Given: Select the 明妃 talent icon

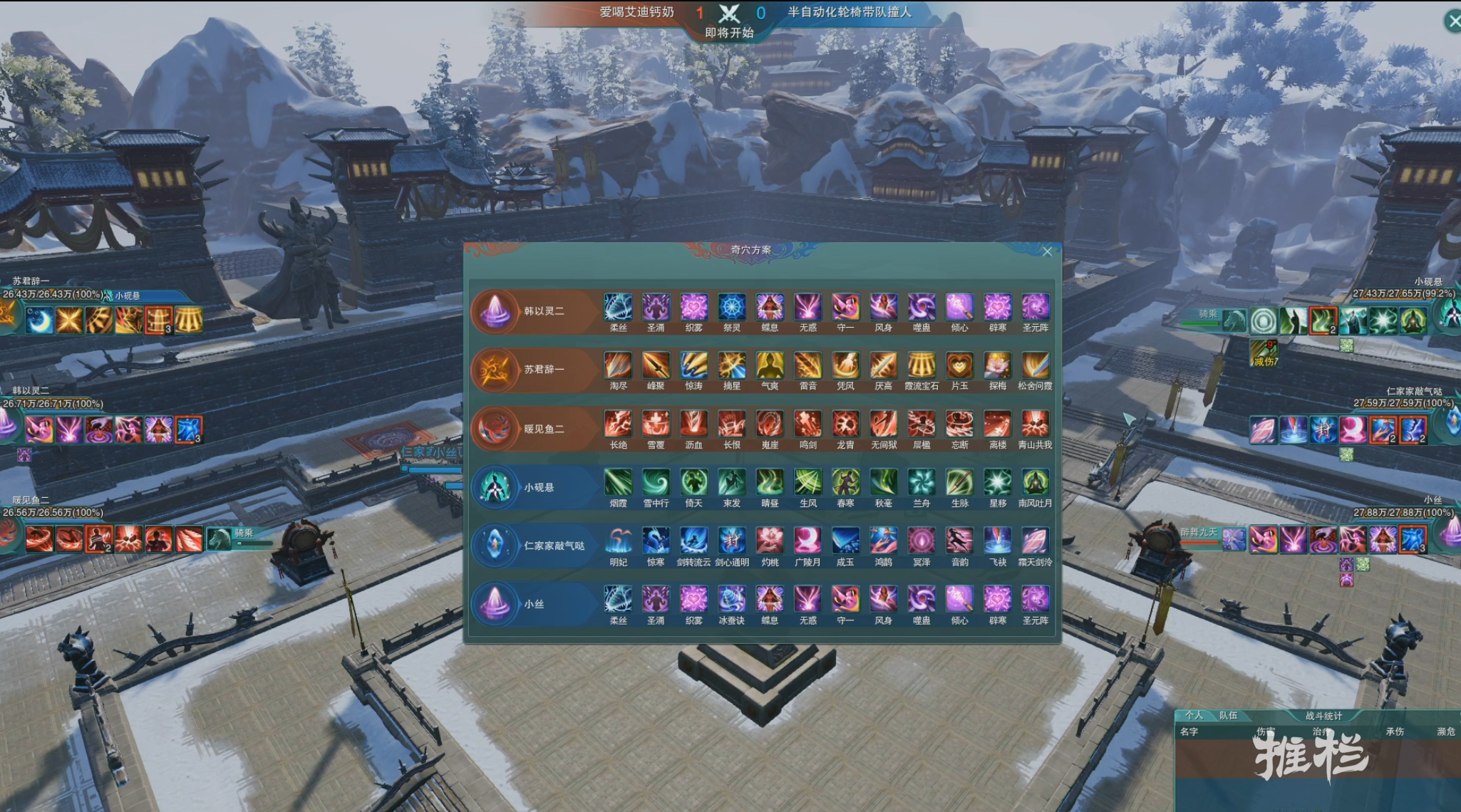Looking at the screenshot, I should click(x=618, y=541).
